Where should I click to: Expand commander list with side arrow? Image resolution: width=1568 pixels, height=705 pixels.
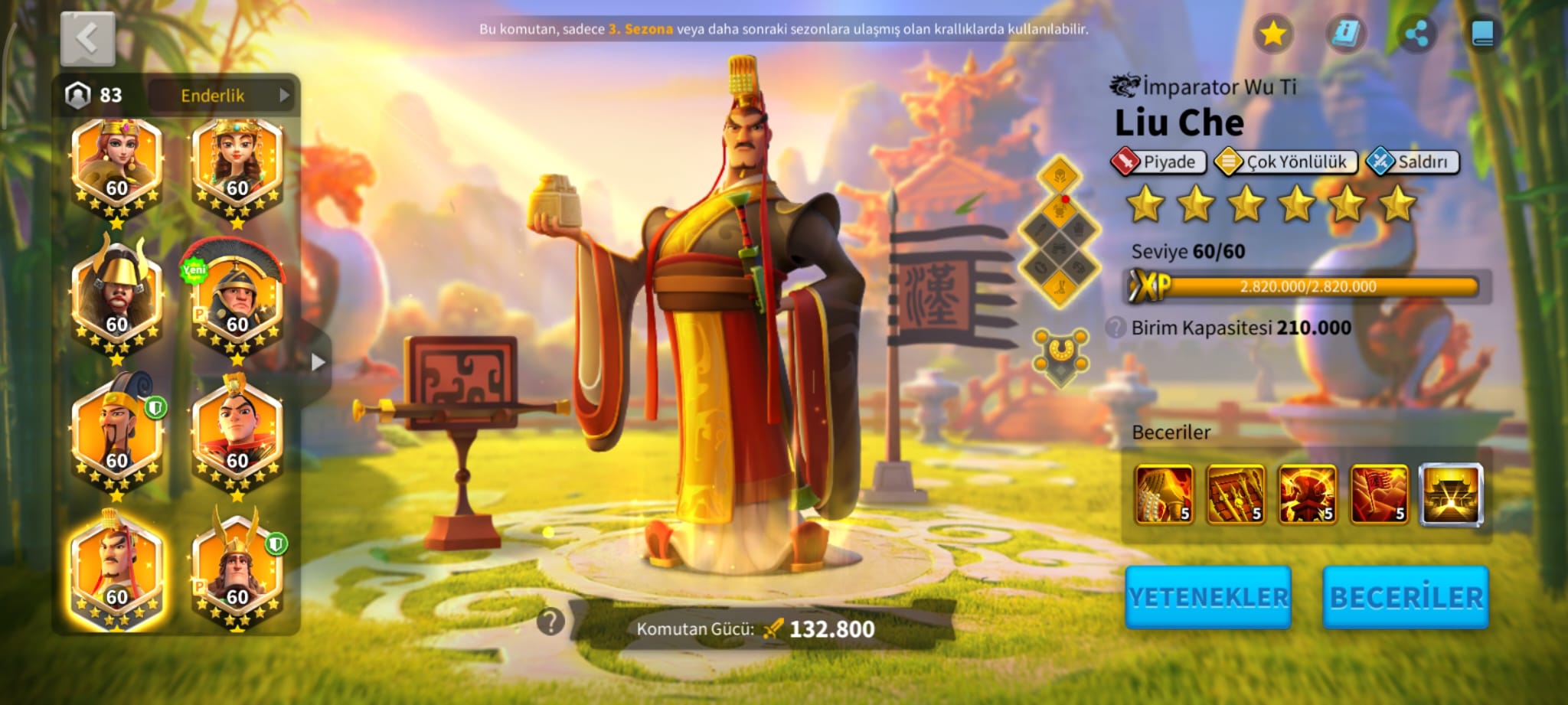click(318, 362)
